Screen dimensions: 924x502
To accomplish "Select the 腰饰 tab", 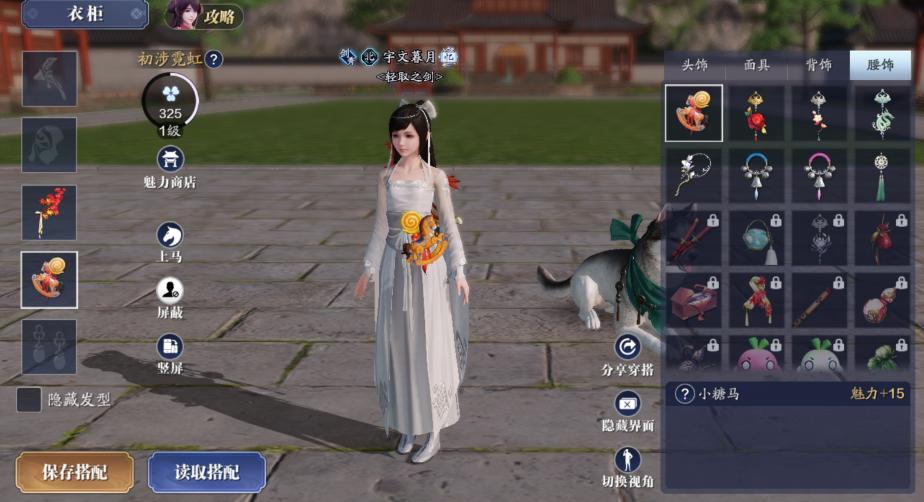I will tap(880, 65).
